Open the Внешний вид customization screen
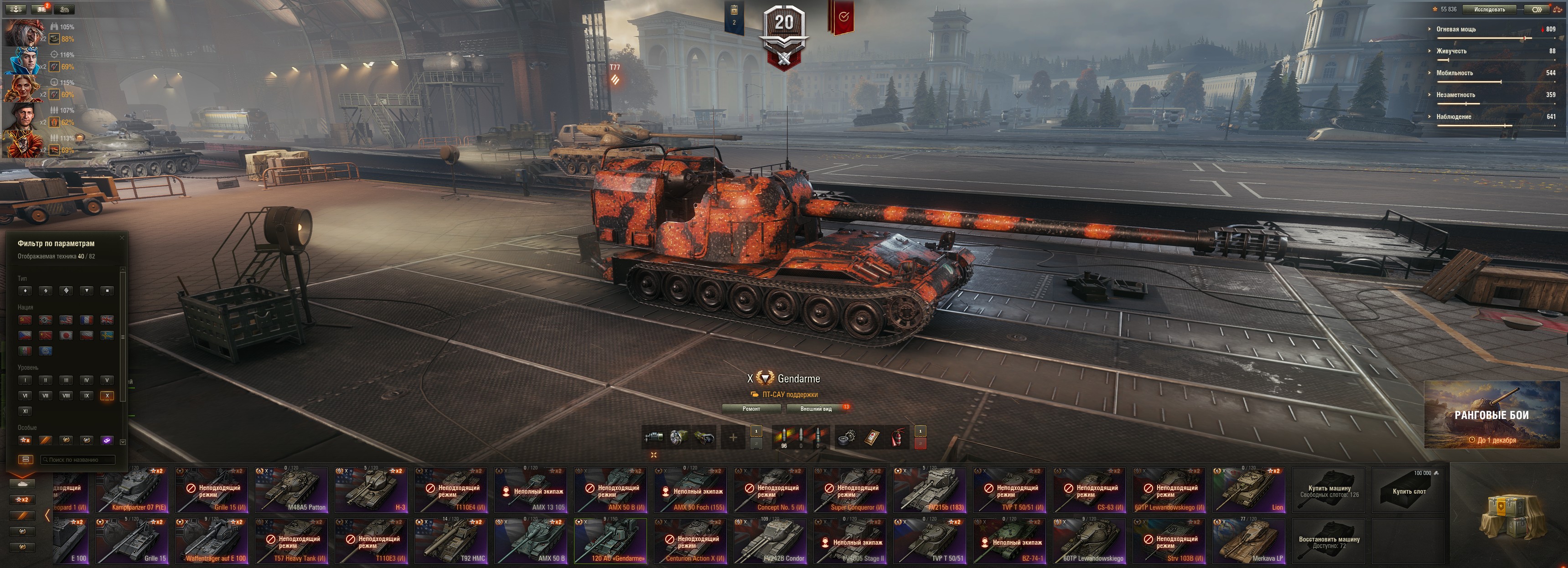1568x568 pixels. (816, 408)
